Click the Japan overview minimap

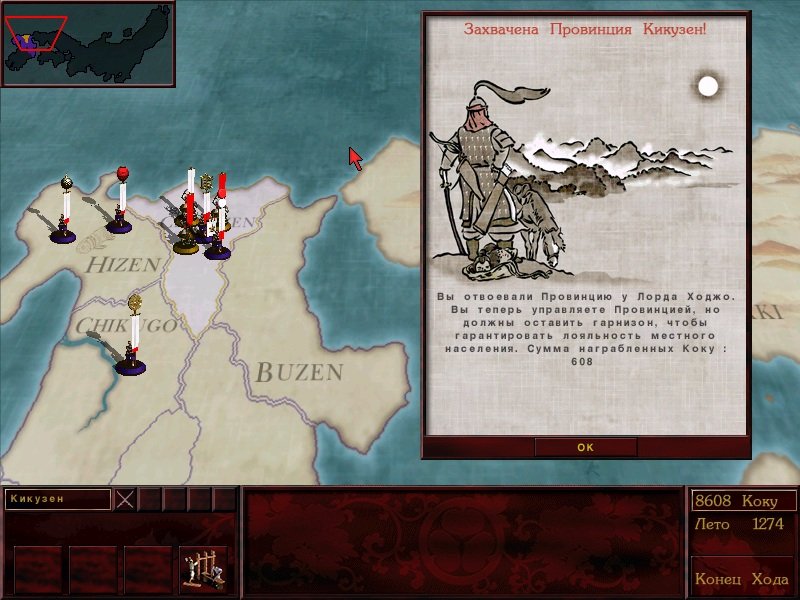coord(88,43)
